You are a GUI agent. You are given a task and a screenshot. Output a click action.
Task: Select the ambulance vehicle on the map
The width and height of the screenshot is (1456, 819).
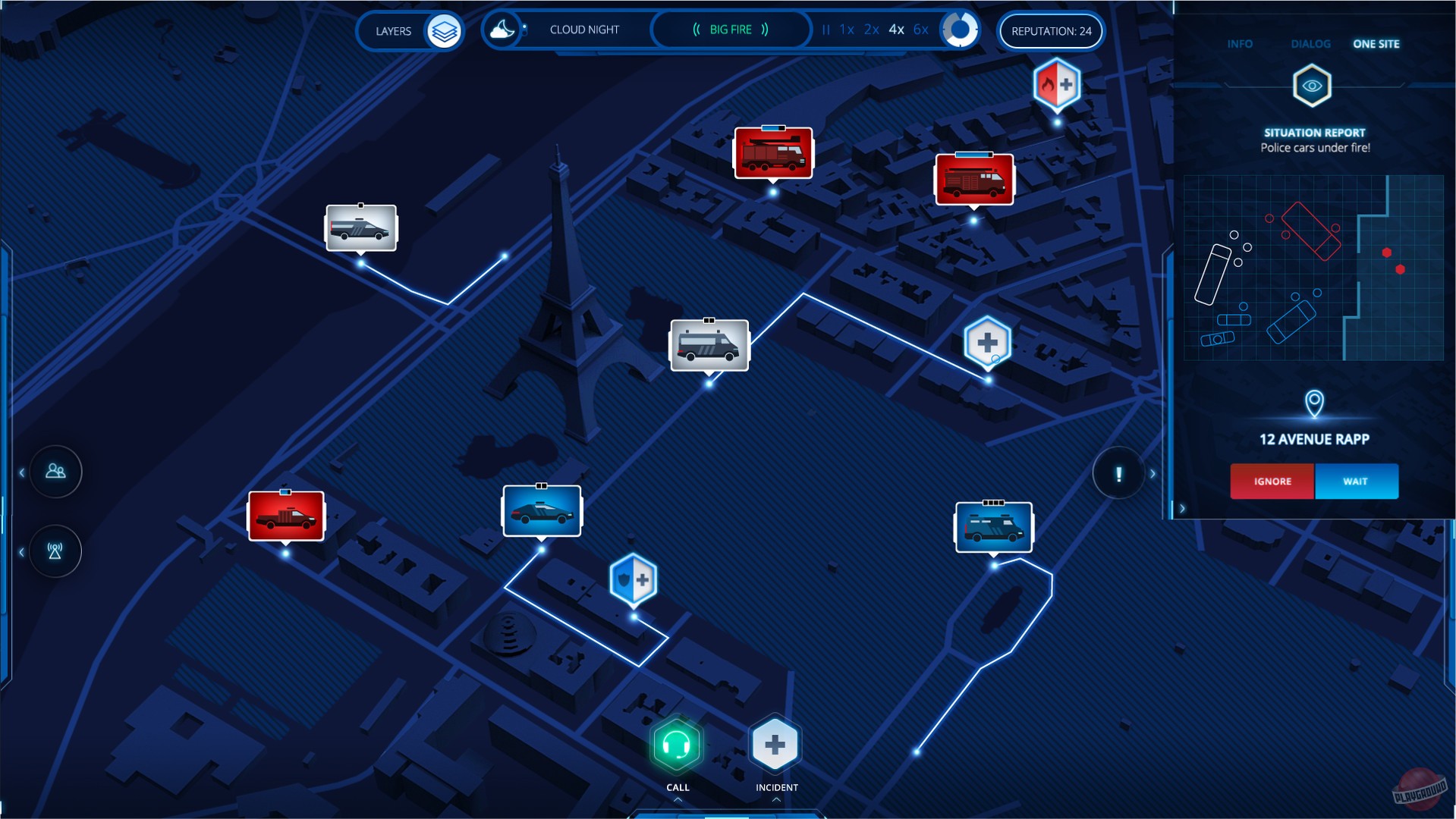[x=709, y=346]
